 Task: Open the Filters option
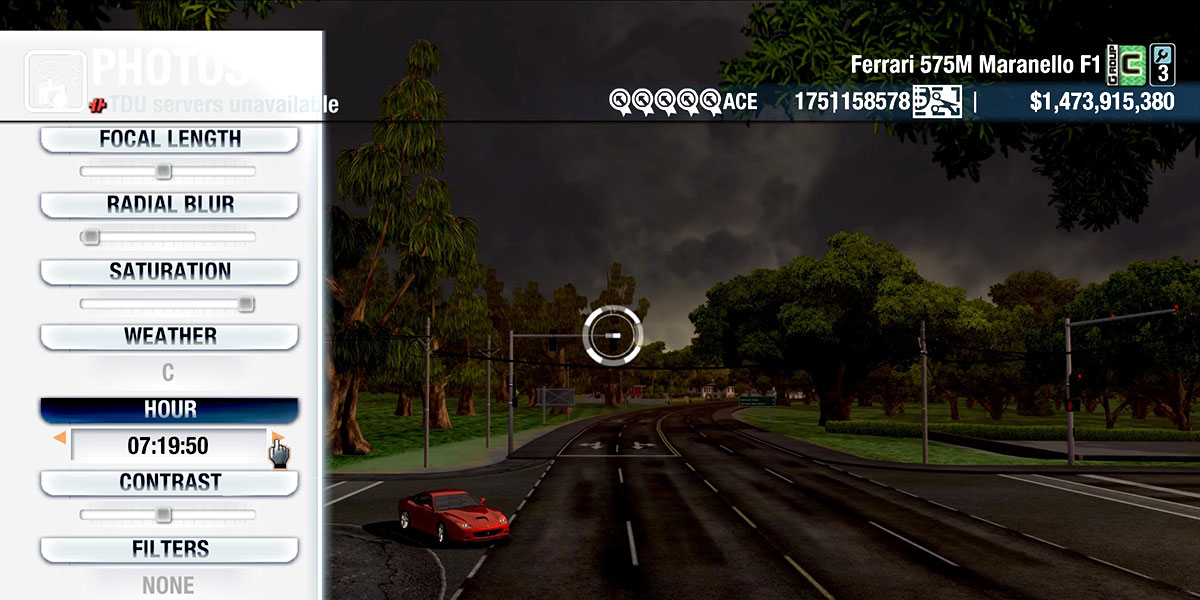(169, 549)
